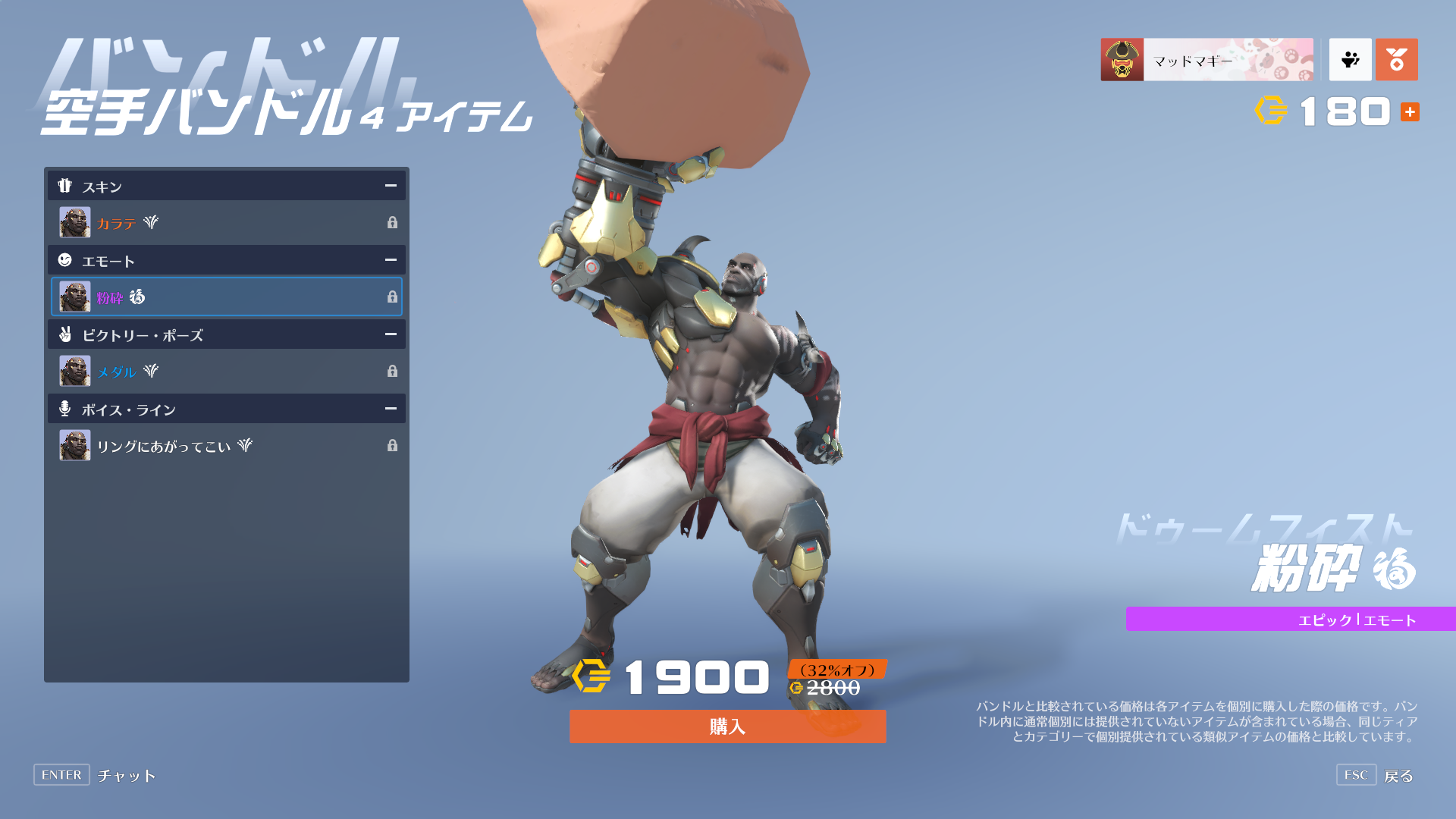This screenshot has width=1456, height=819.
Task: Collapse the ビクトリー・ポーズ category header
Action: (391, 334)
